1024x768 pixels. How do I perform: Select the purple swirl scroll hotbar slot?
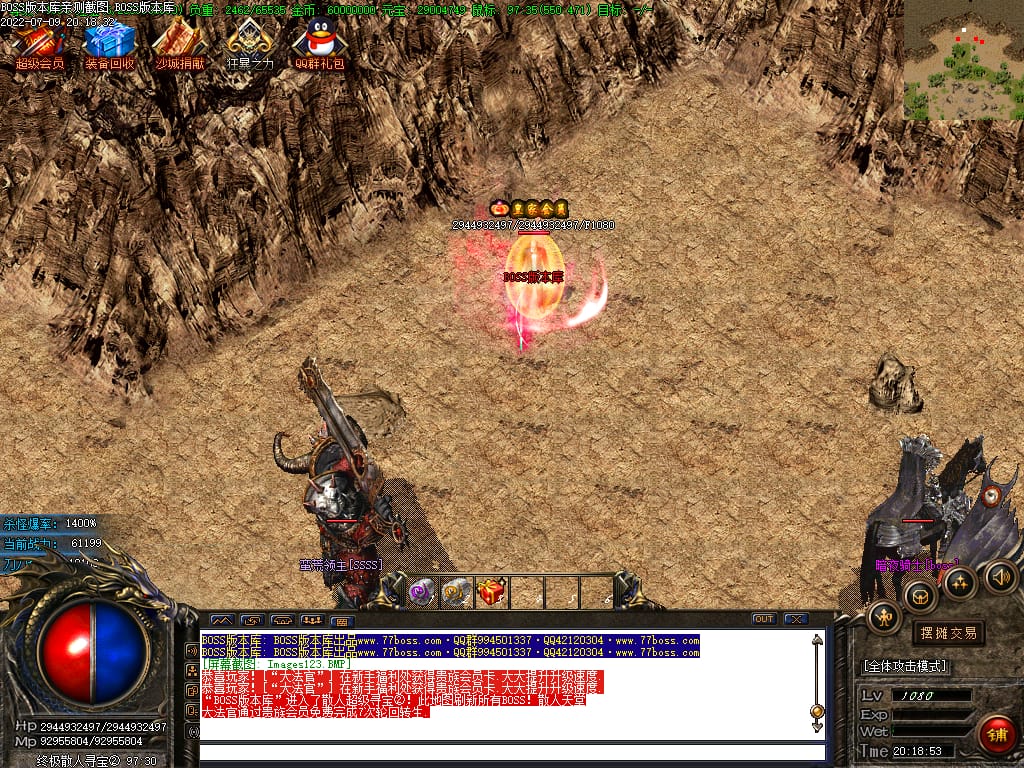pos(422,592)
